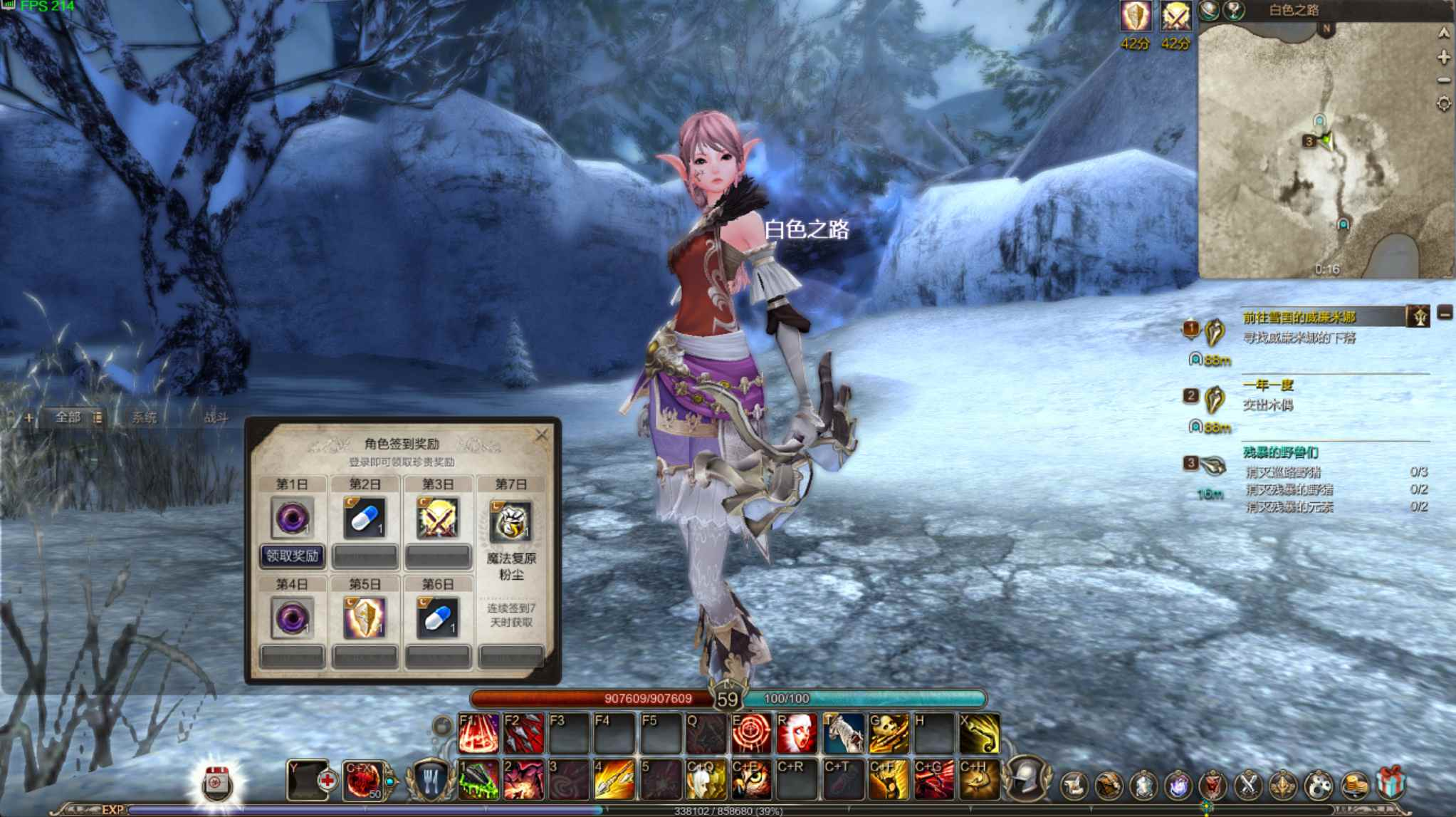
Task: Trigger the C+Q owl-eye skill
Action: point(705,781)
